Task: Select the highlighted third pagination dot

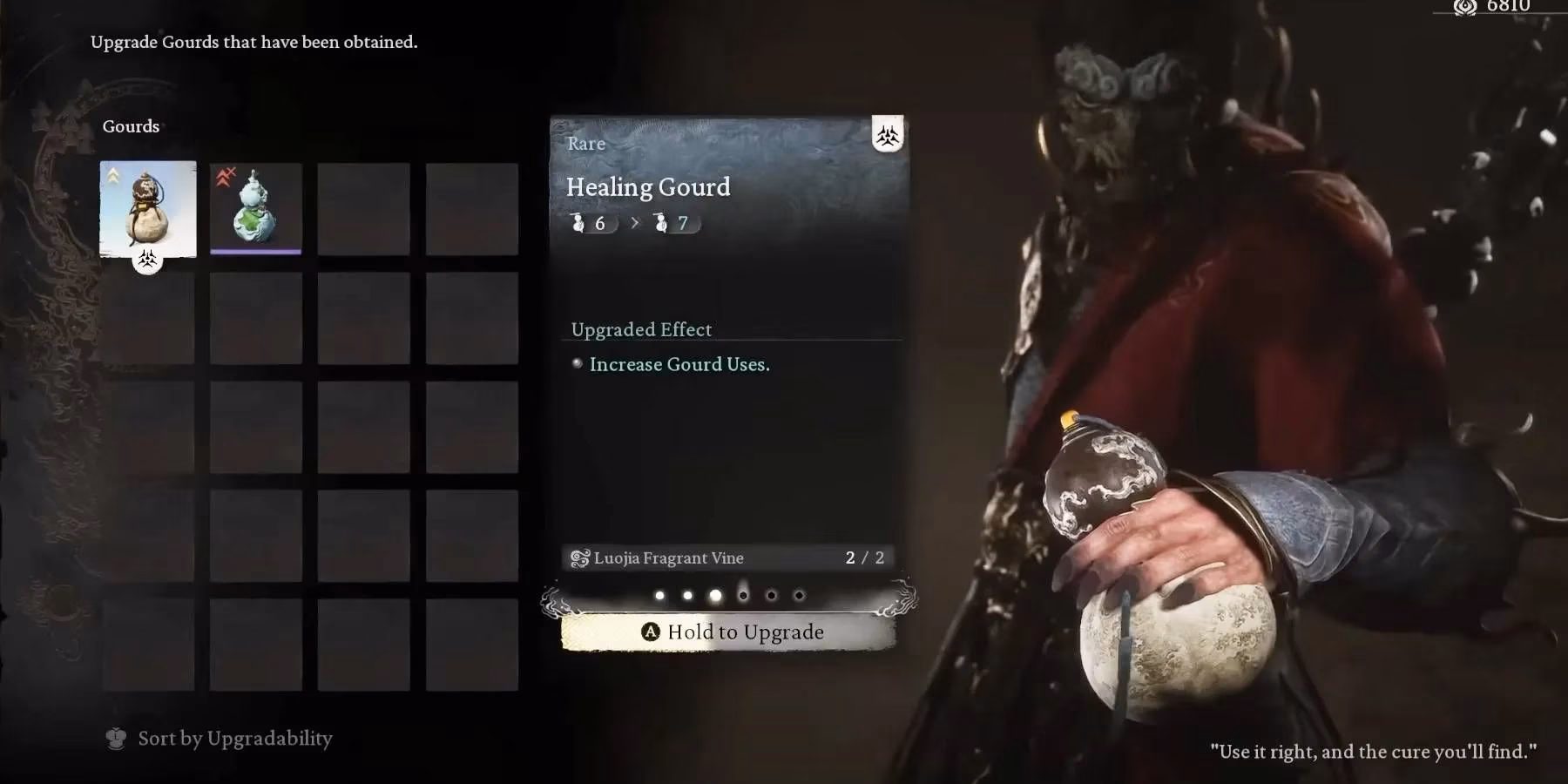Action: pyautogui.click(x=716, y=595)
